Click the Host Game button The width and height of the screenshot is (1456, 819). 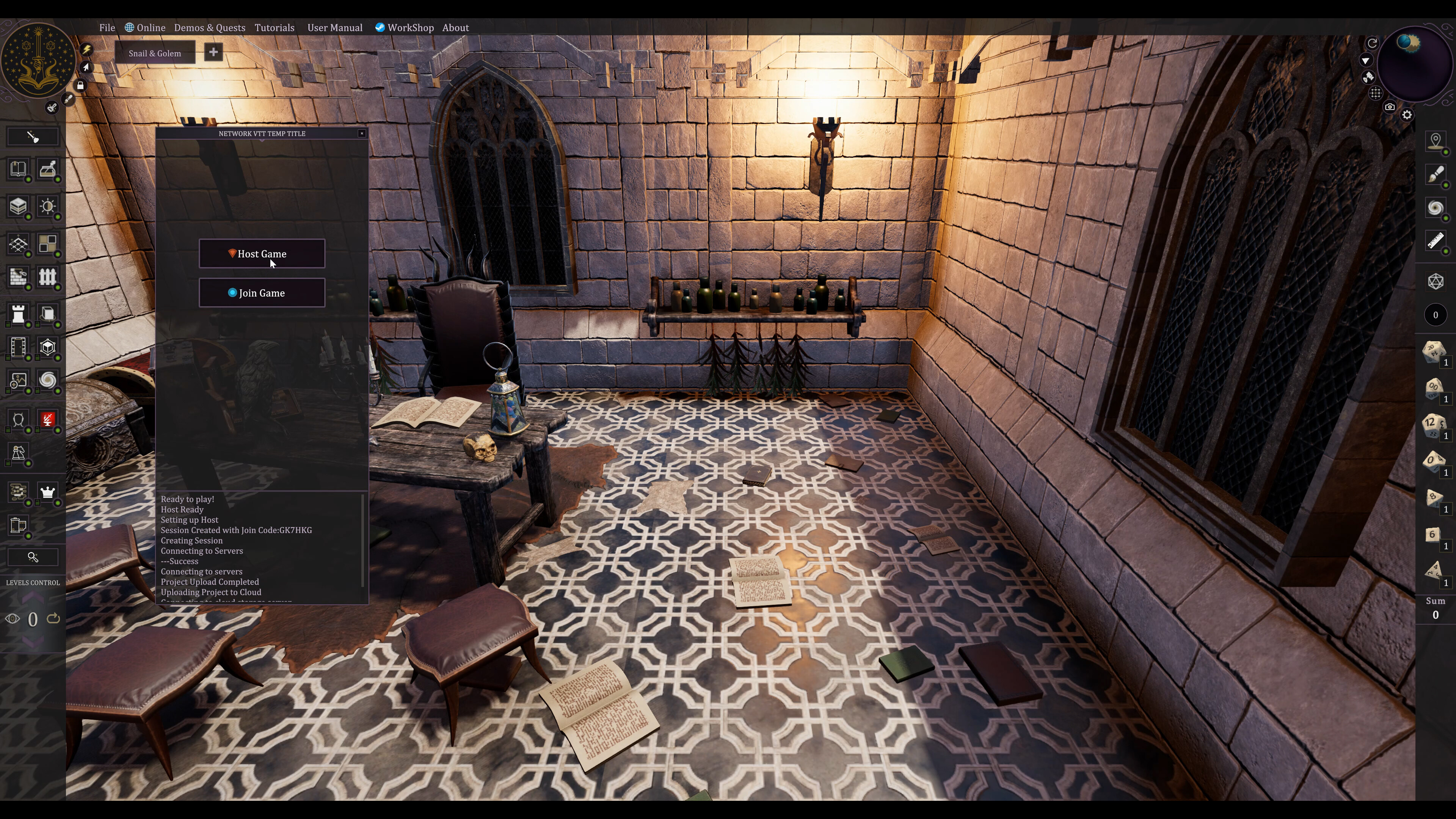262,254
